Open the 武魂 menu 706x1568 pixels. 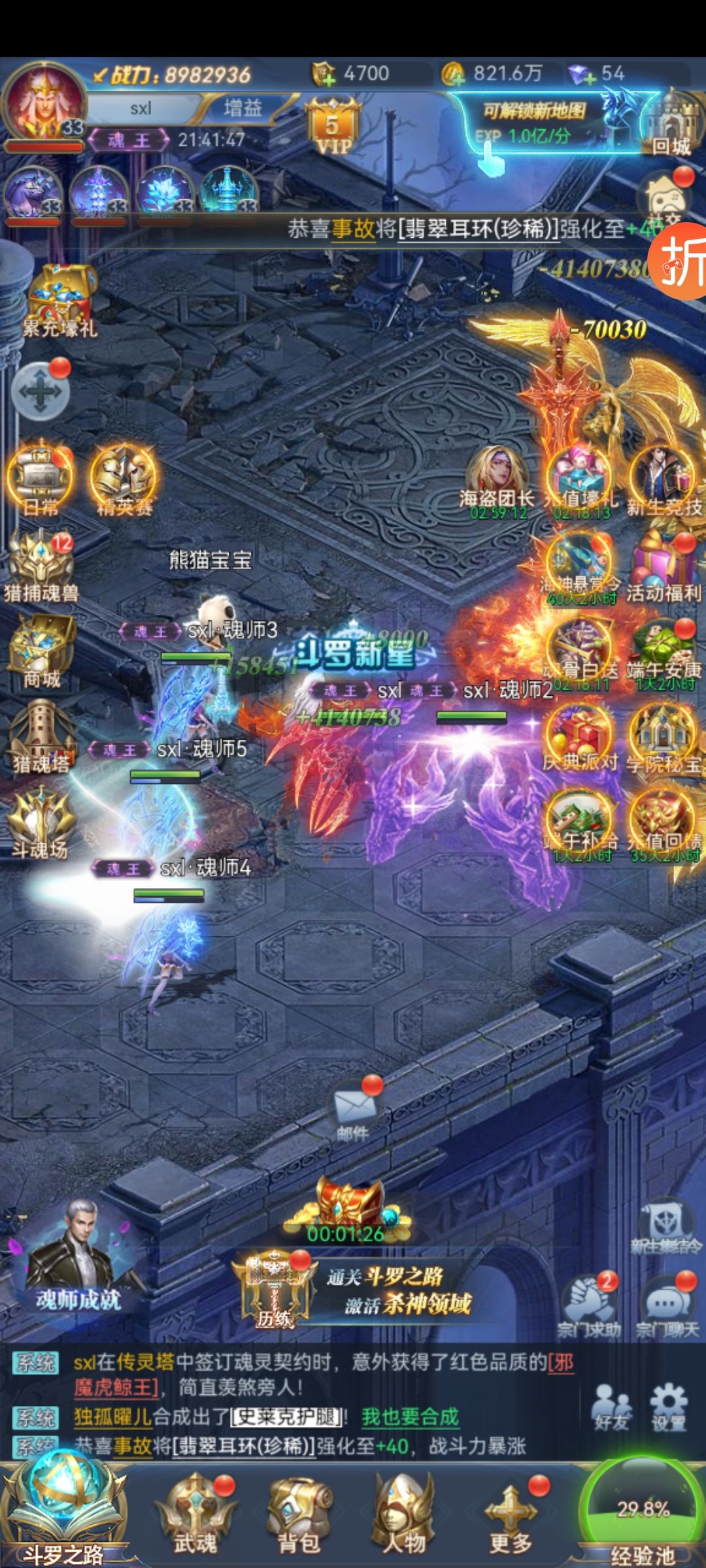pos(194,1514)
